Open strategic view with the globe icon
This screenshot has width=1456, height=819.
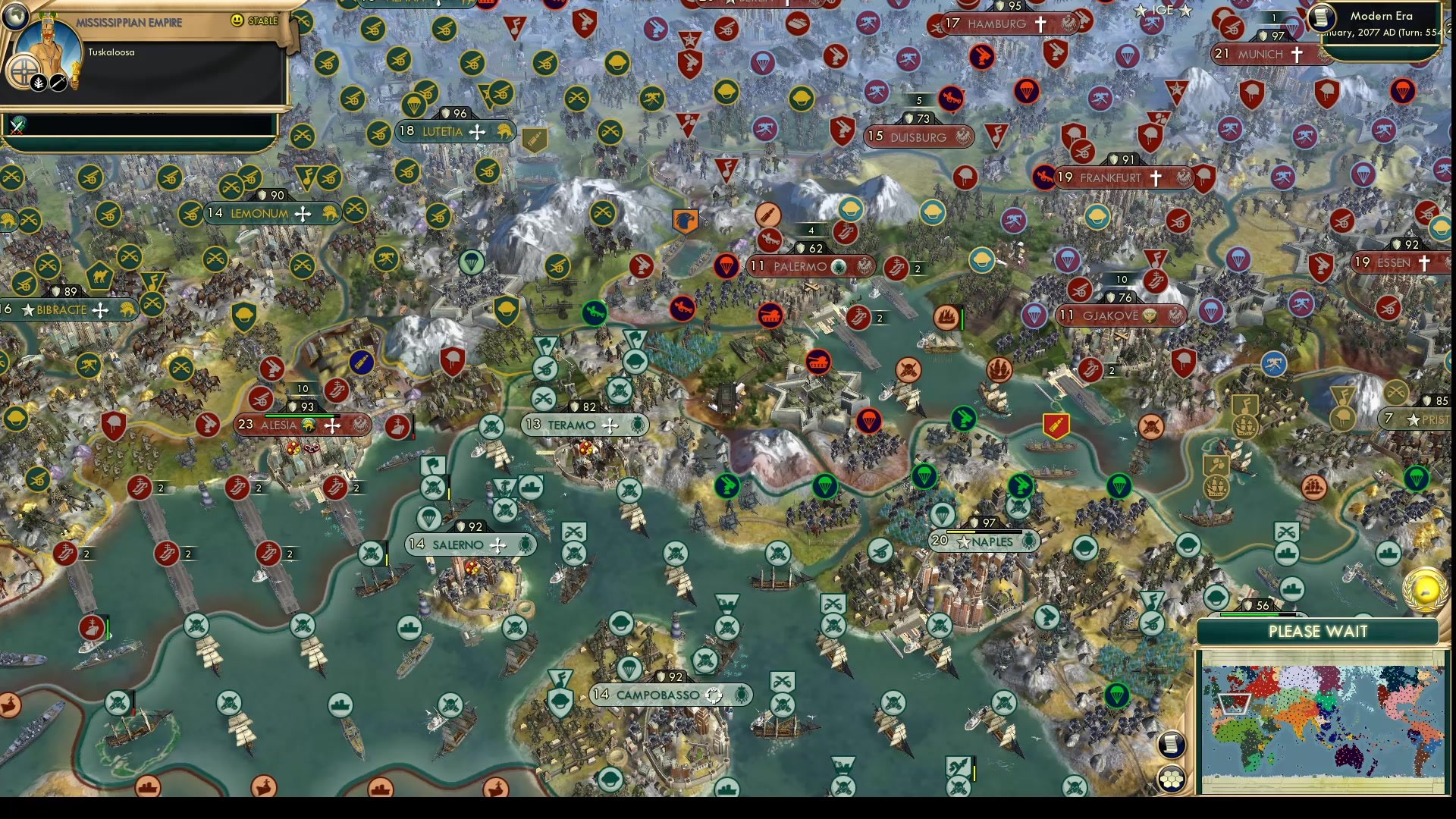tap(15, 17)
